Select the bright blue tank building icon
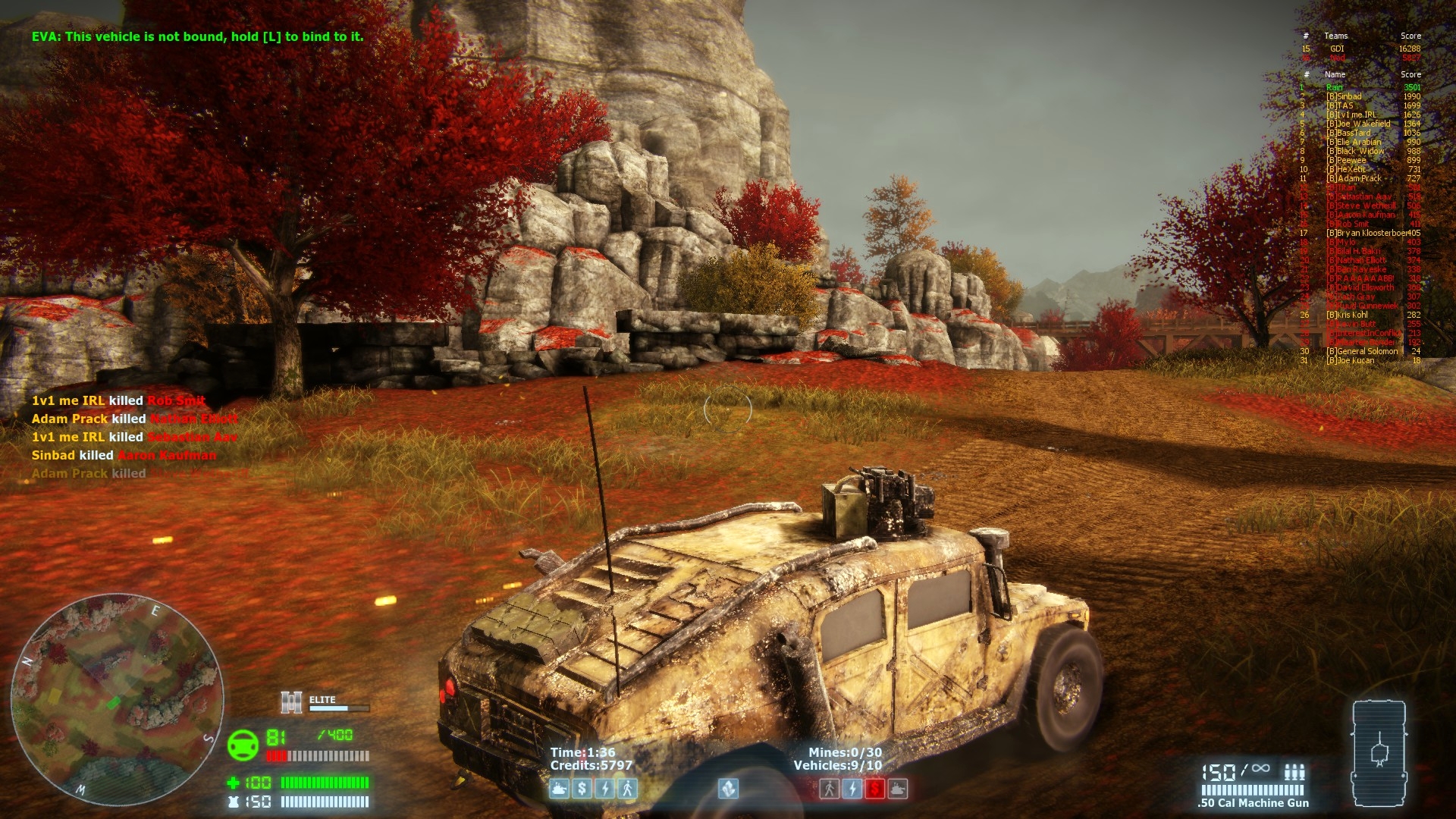The image size is (1456, 819). click(x=560, y=789)
